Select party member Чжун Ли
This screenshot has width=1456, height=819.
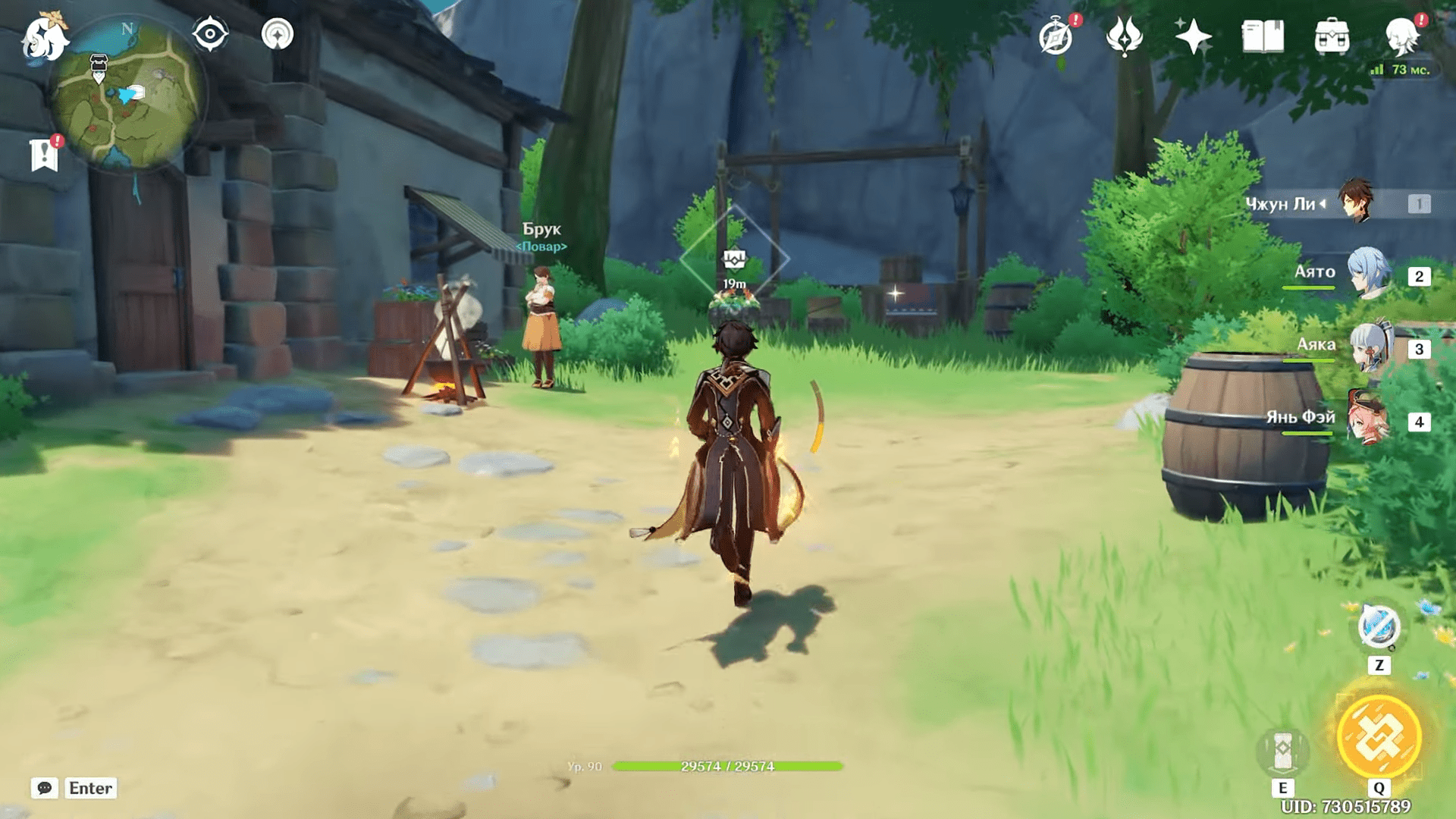pyautogui.click(x=1355, y=202)
